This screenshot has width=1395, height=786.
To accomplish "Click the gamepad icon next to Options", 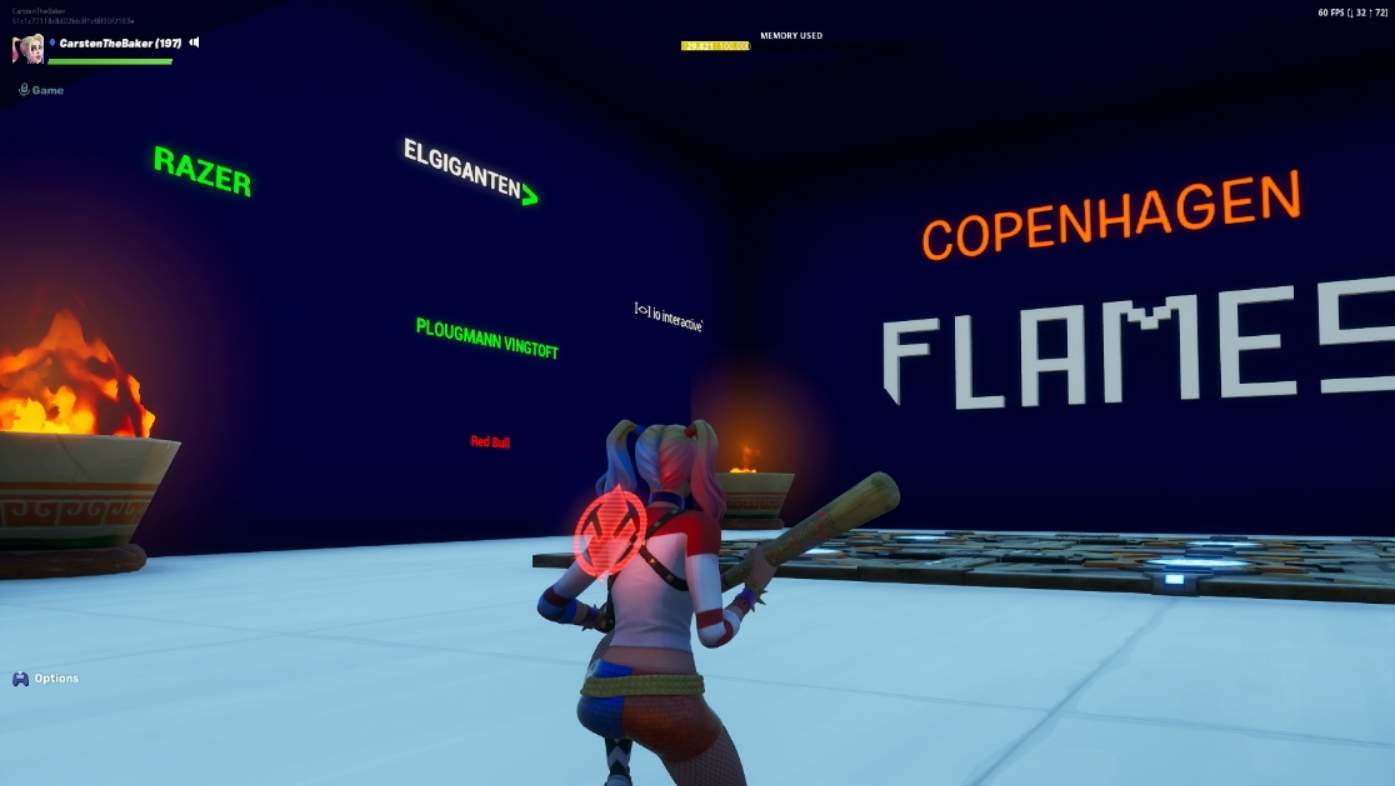I will (20, 678).
